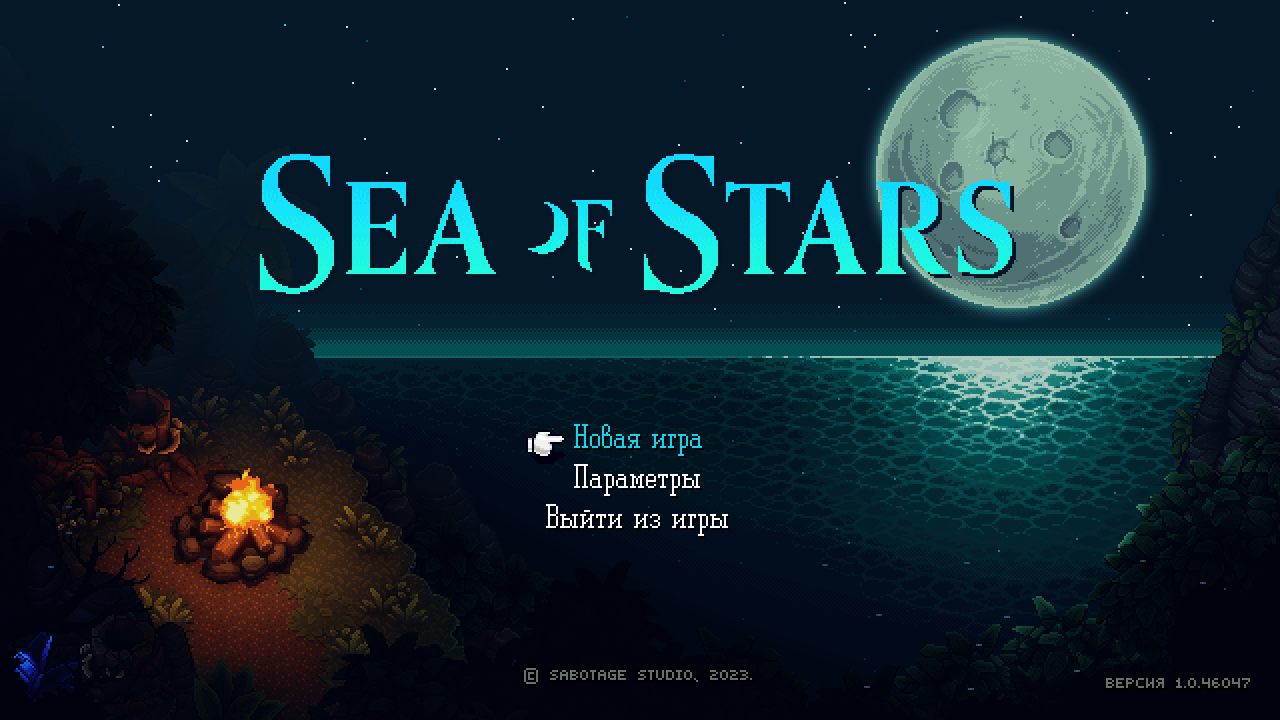
Task: Open the Параметры menu entry
Action: 636,479
